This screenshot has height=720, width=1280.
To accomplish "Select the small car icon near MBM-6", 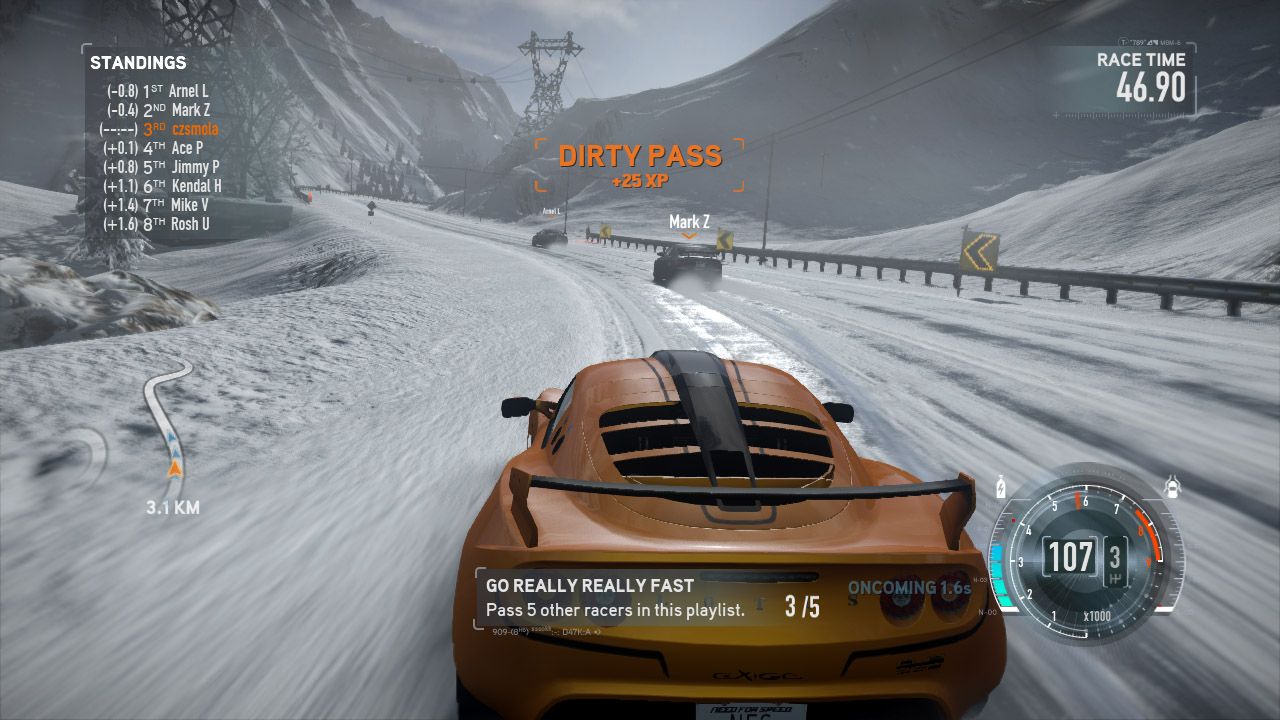I will (x=1152, y=42).
